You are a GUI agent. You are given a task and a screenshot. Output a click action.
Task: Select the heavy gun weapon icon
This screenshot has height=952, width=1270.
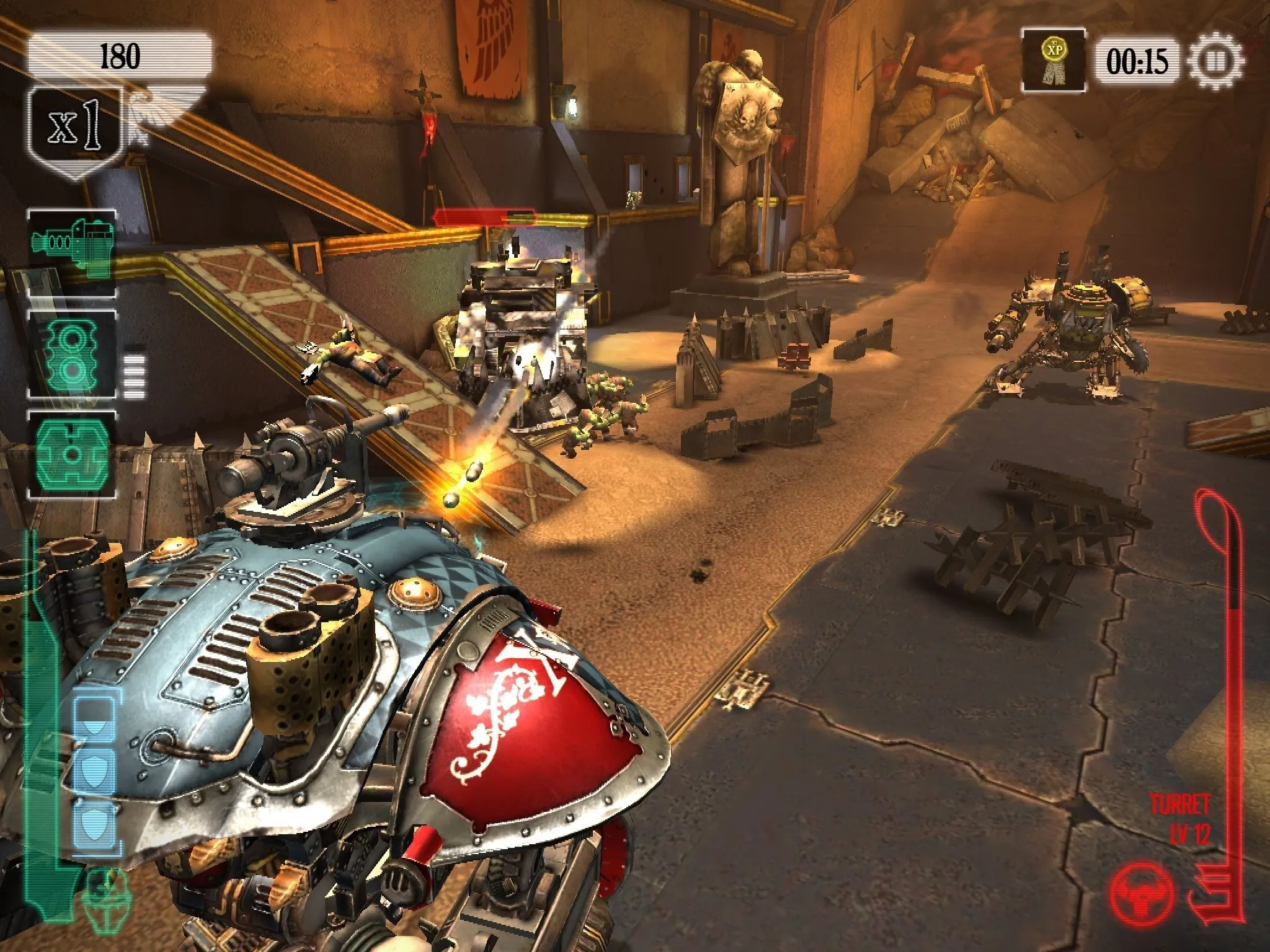point(72,252)
